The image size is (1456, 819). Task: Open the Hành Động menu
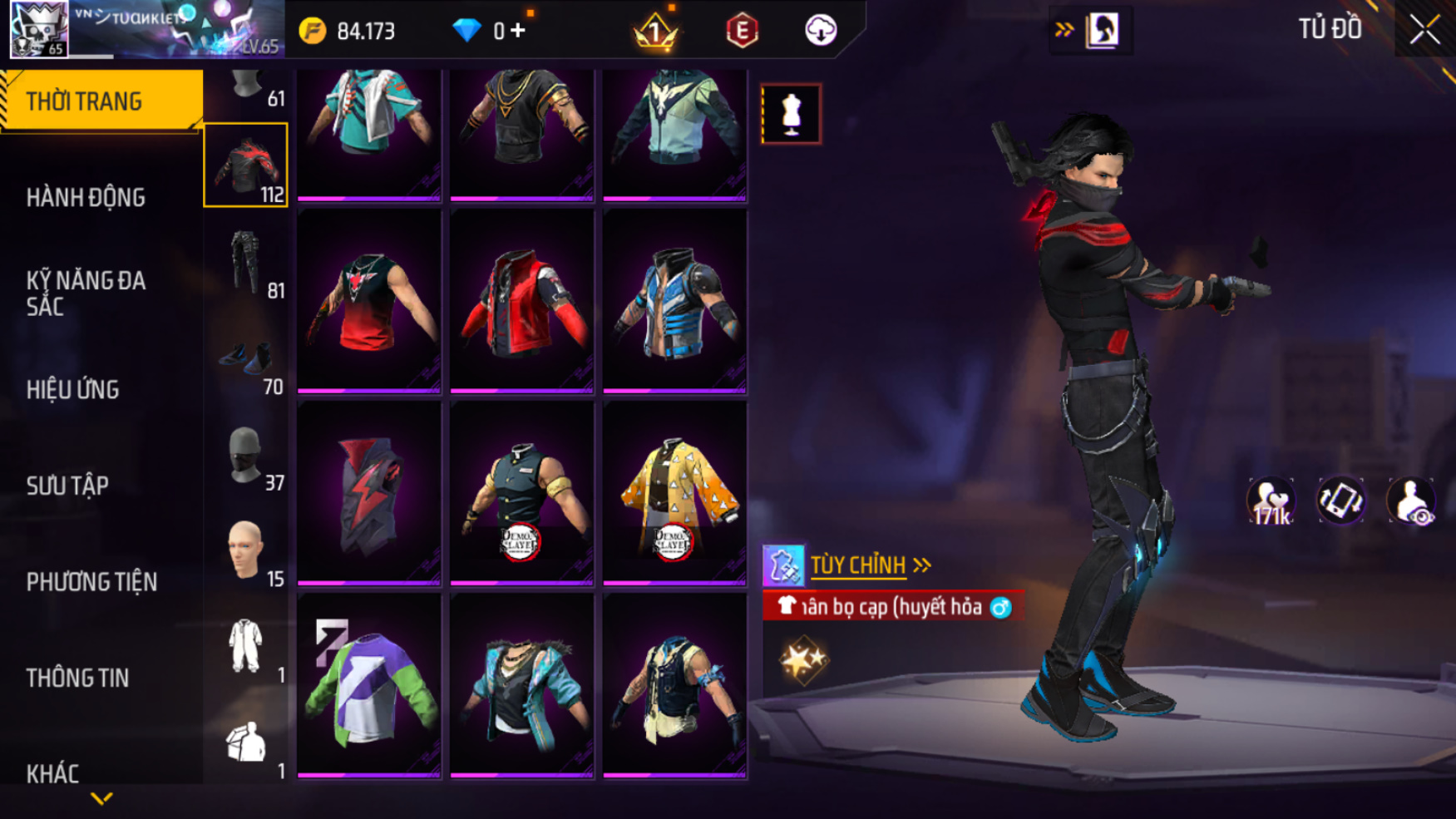(86, 197)
